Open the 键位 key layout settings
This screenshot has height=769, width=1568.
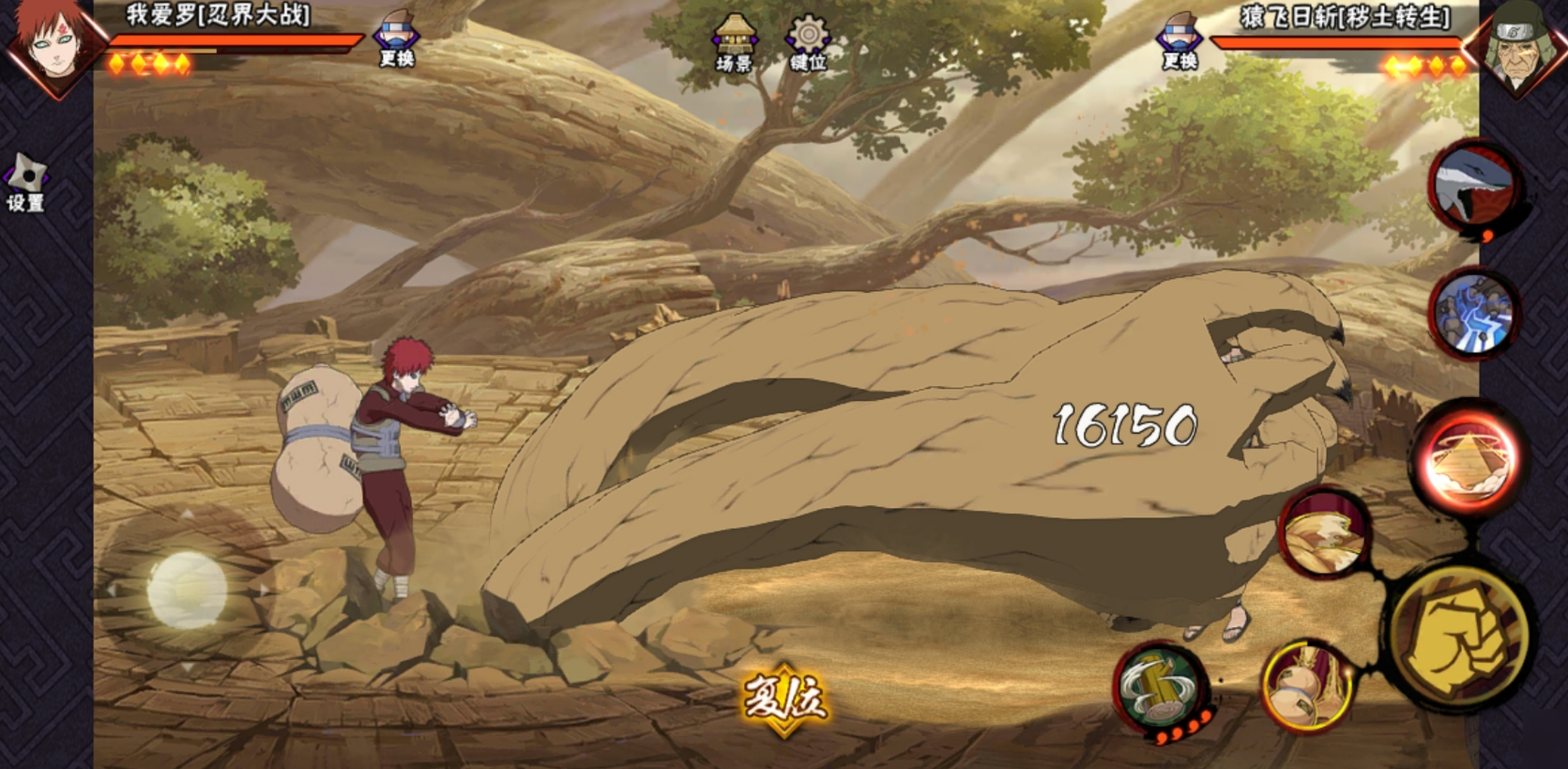[807, 43]
